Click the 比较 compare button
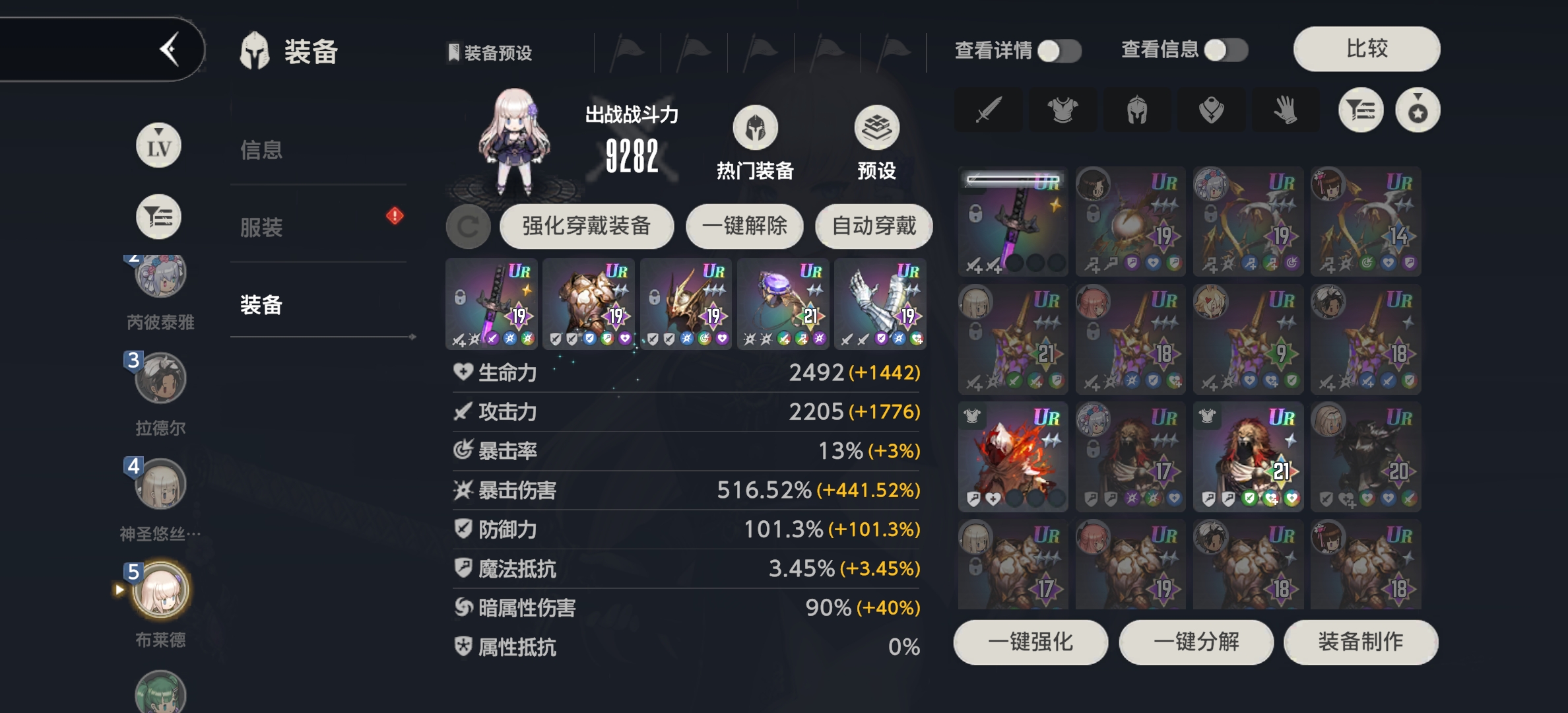 [x=1366, y=50]
